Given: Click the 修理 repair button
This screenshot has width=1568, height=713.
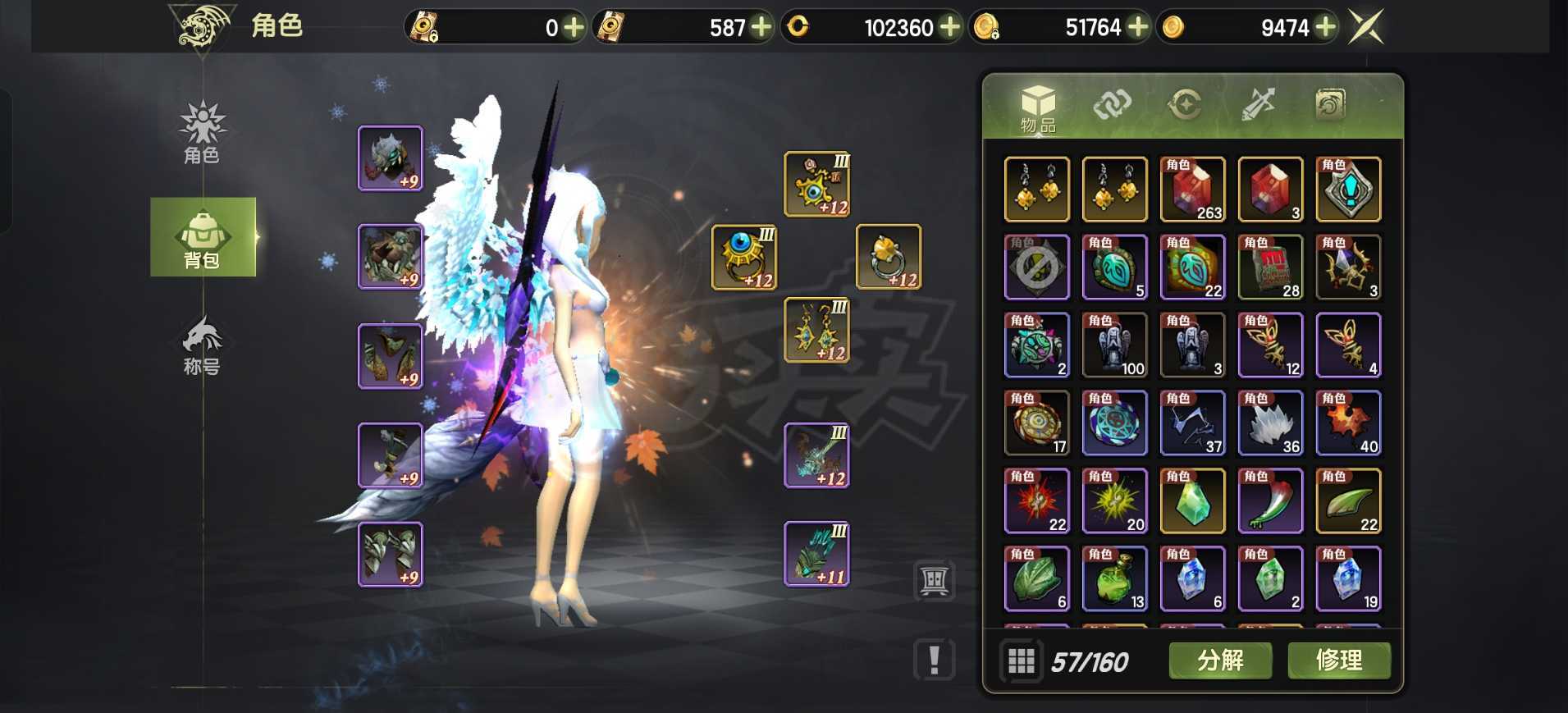Looking at the screenshot, I should pyautogui.click(x=1339, y=660).
